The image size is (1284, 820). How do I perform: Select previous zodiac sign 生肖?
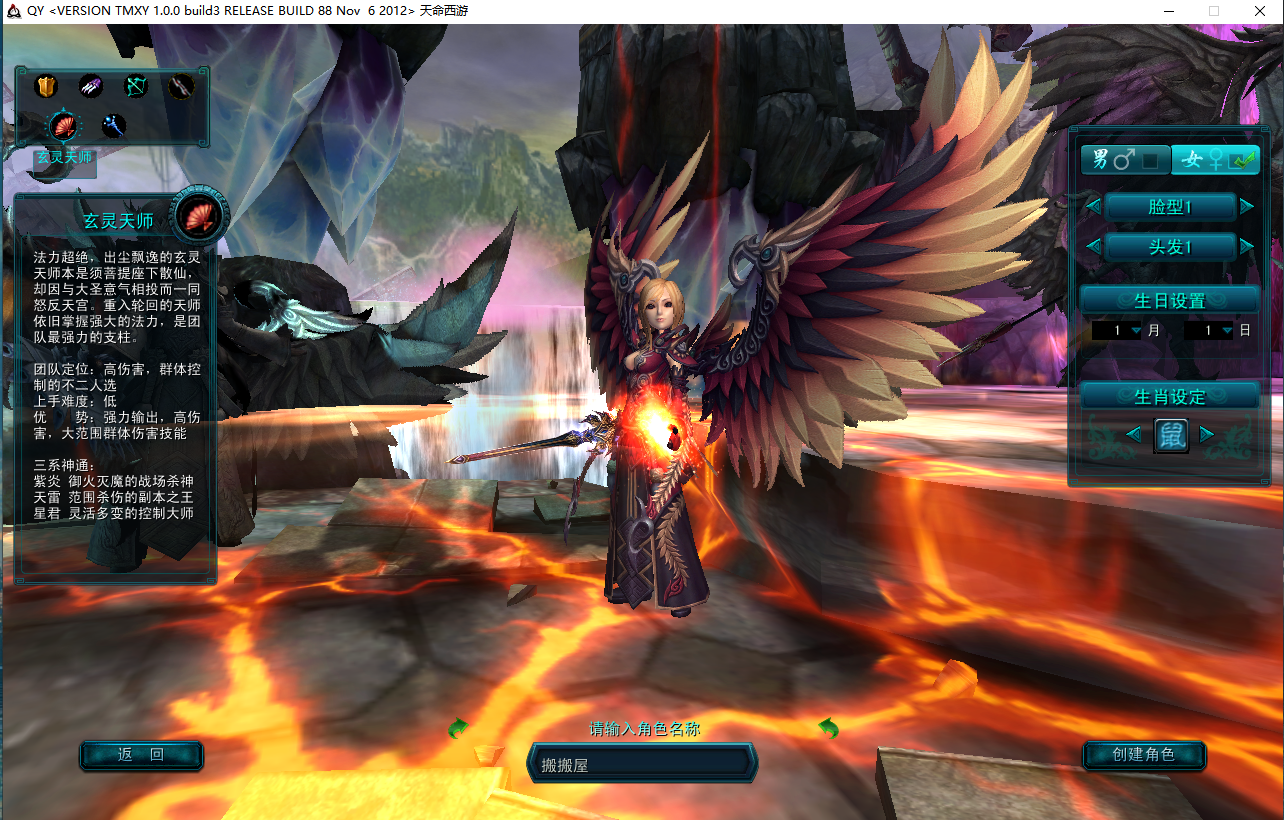[1134, 434]
